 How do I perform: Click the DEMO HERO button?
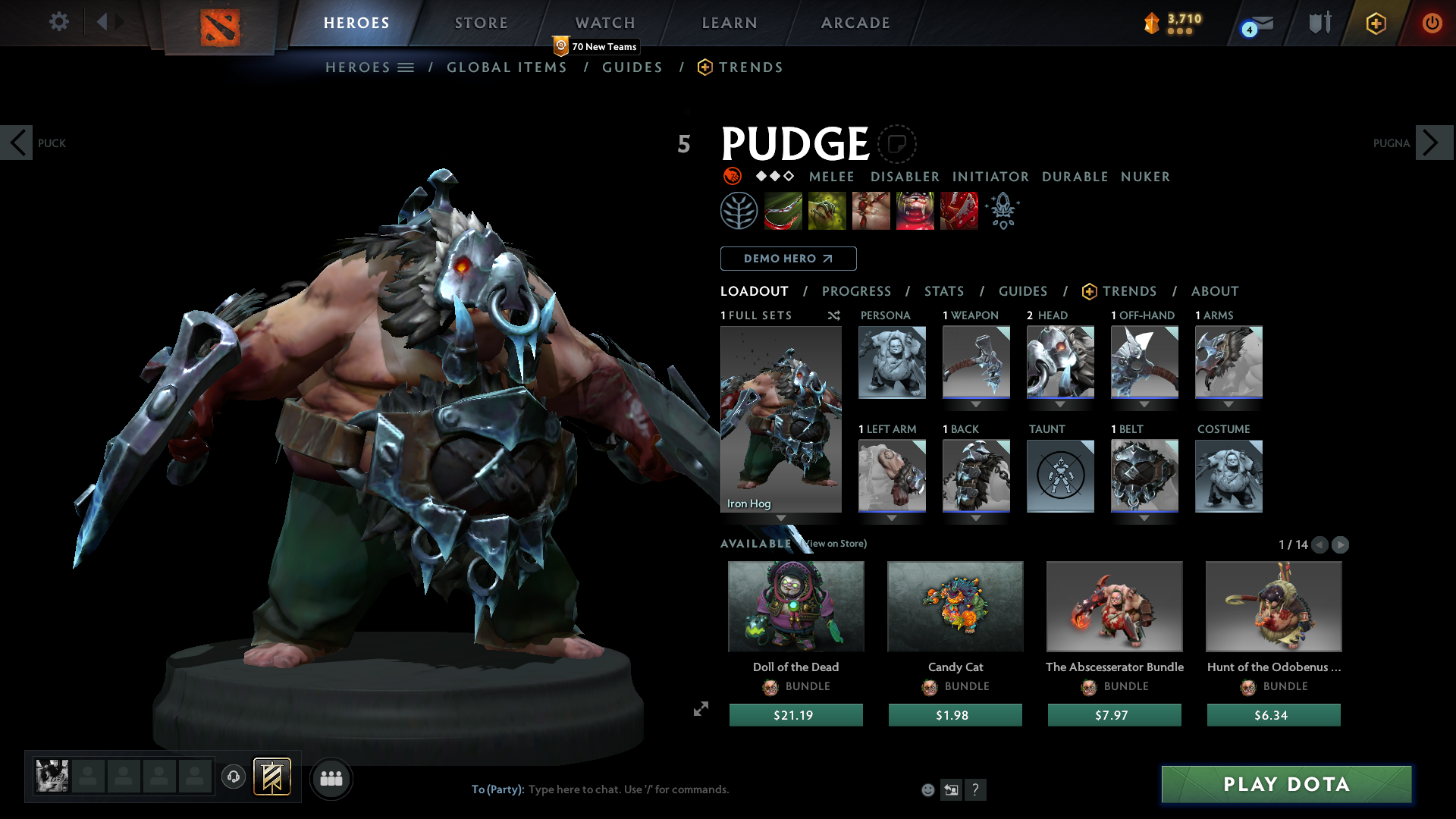coord(788,259)
